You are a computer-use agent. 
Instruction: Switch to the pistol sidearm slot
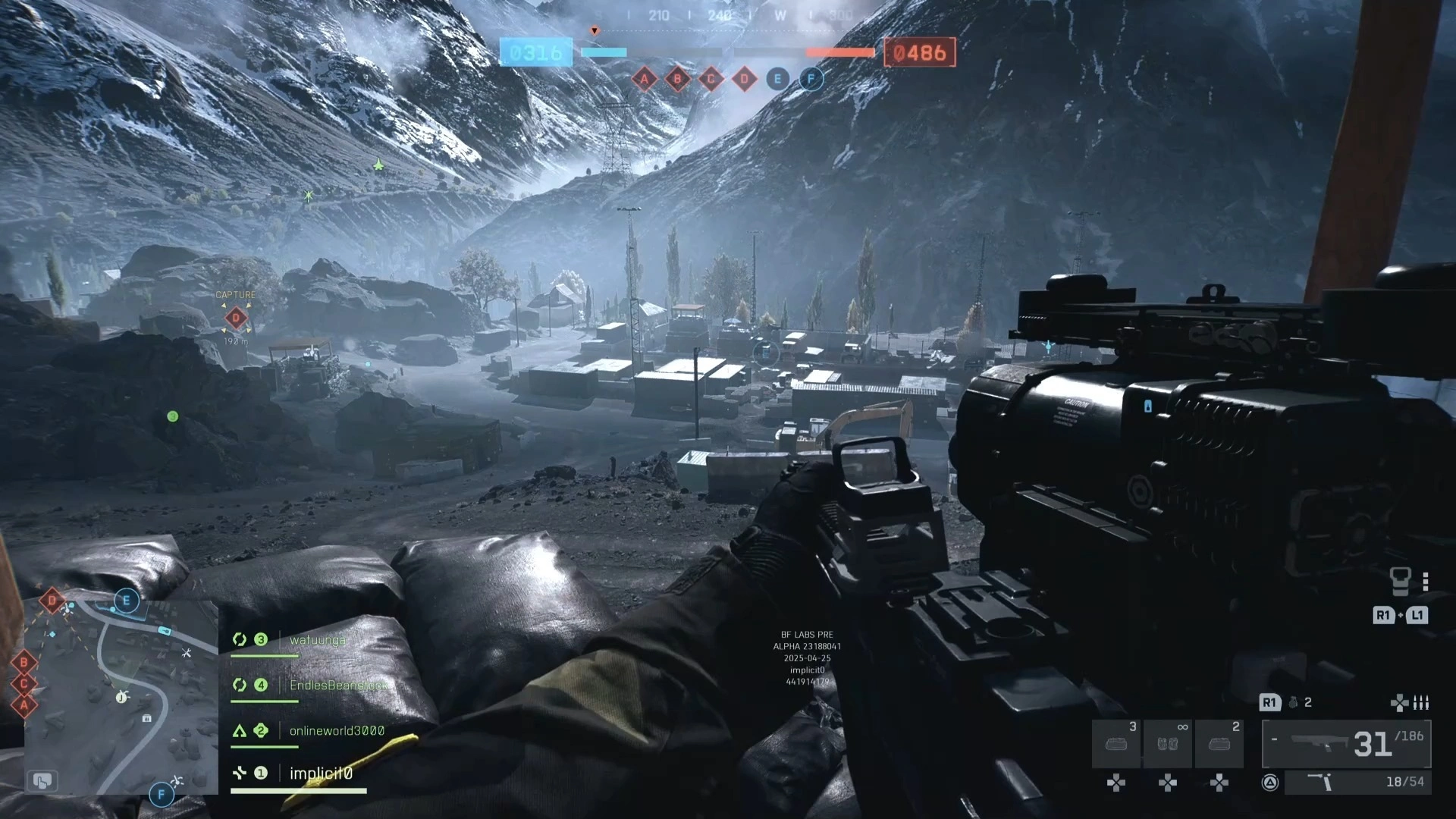(1357, 782)
